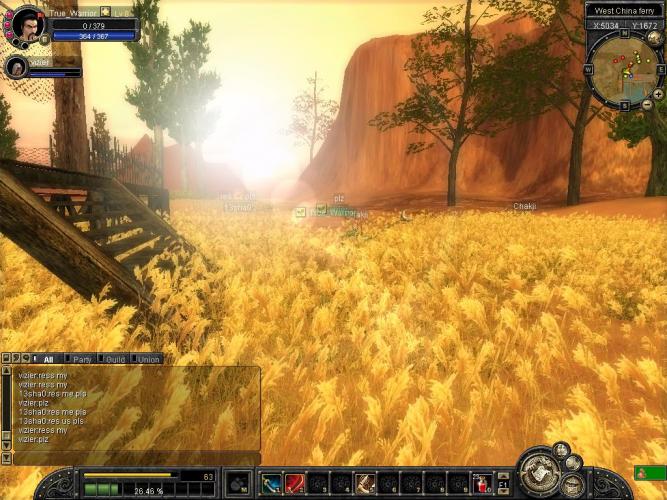Select the True_Warrior character portrait
667x500 pixels.
pyautogui.click(x=27, y=24)
